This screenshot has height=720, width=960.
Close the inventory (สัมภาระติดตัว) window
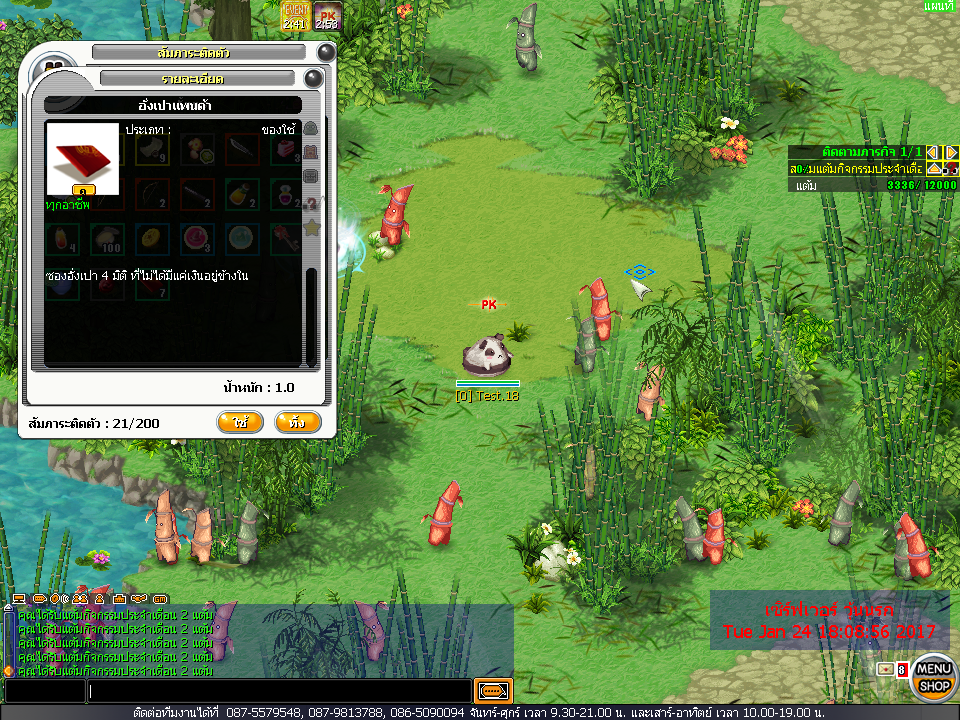coord(326,52)
